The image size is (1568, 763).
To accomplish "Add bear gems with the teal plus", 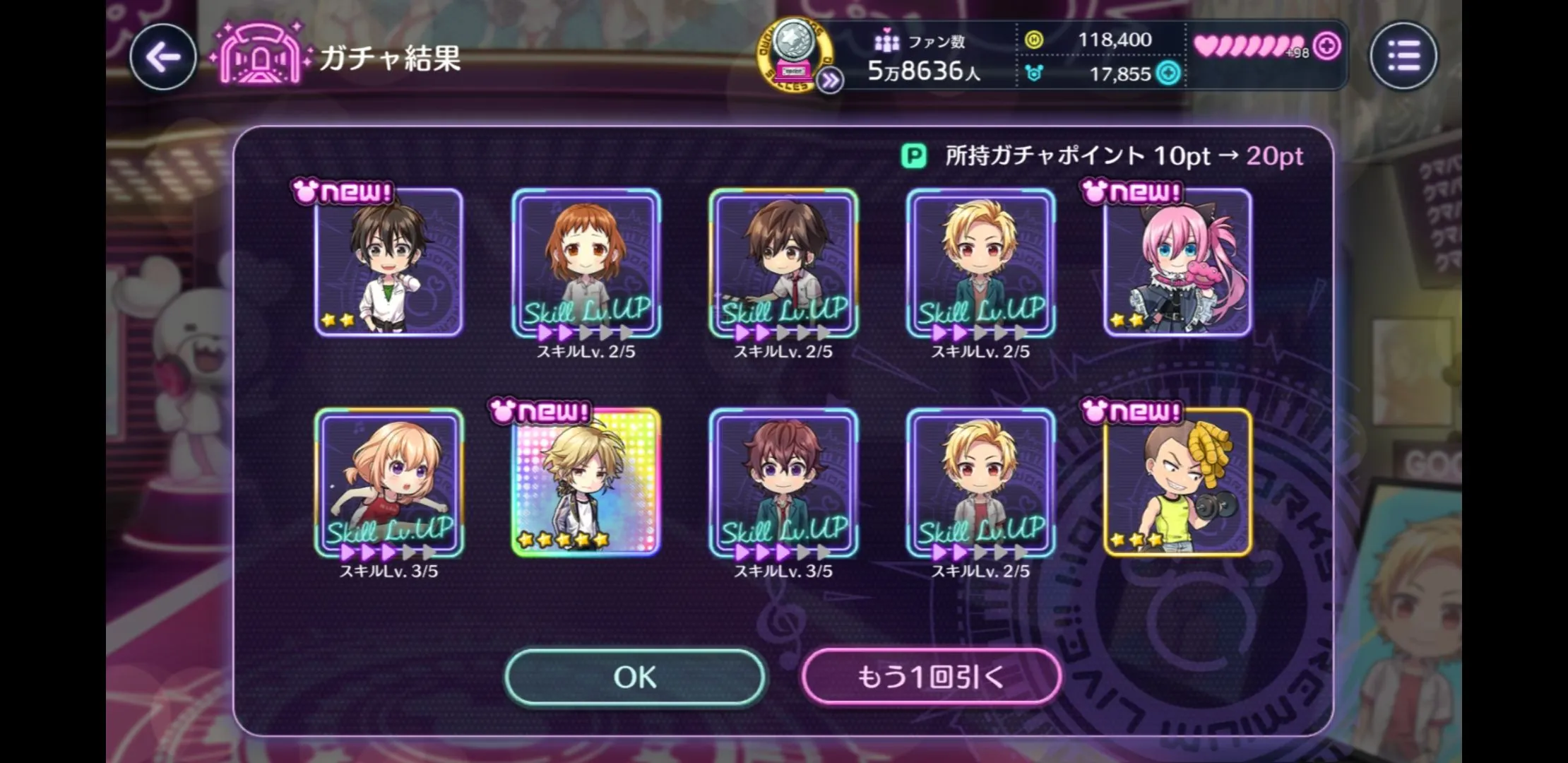I will pyautogui.click(x=1168, y=73).
